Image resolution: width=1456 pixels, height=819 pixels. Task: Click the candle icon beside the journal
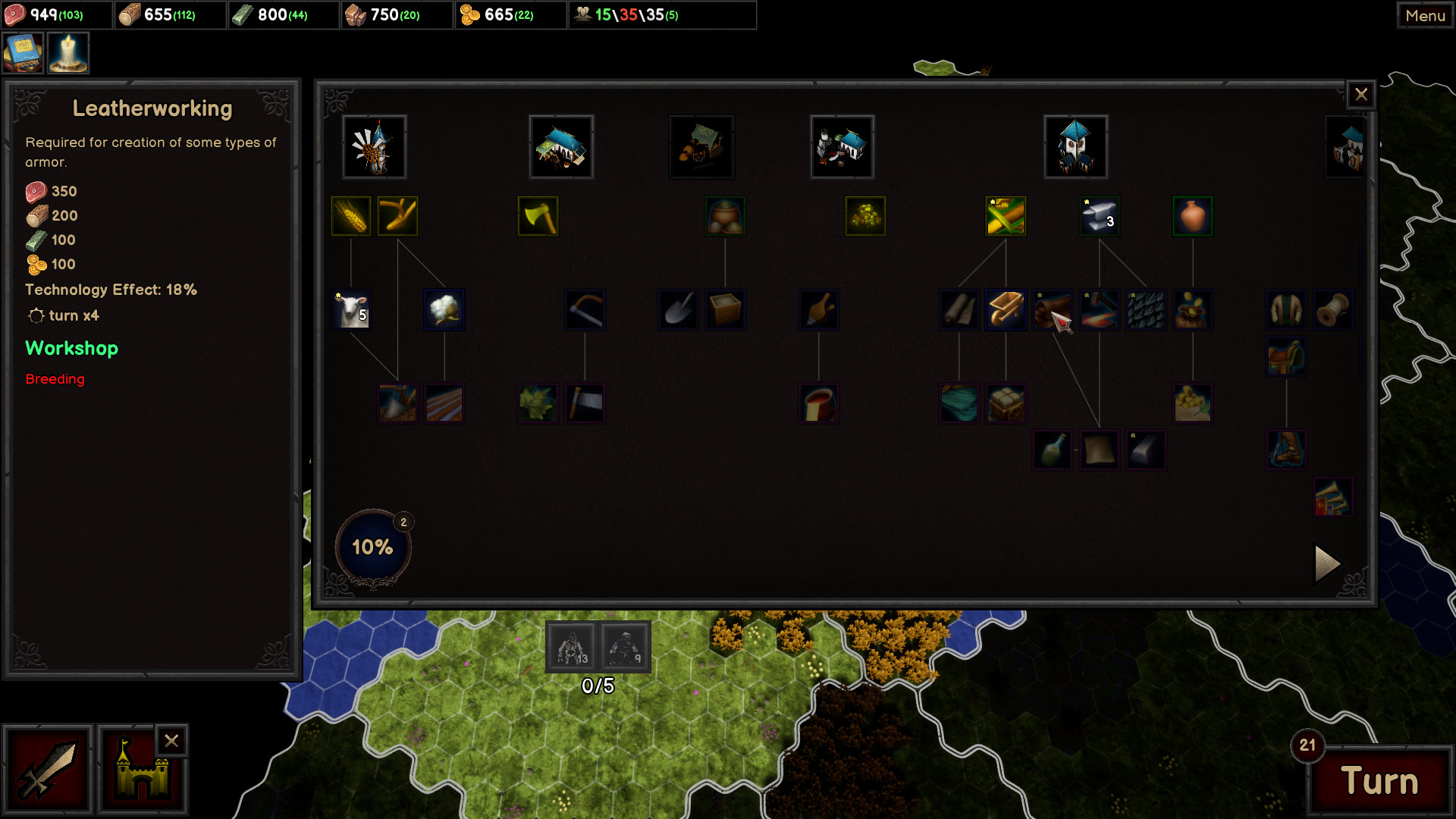click(67, 52)
